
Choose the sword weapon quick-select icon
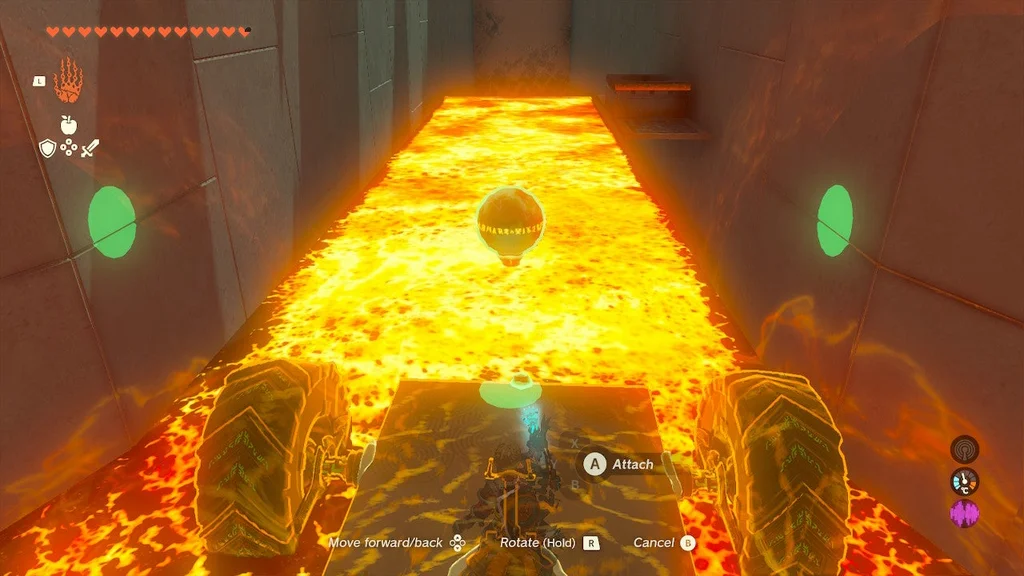coord(90,149)
